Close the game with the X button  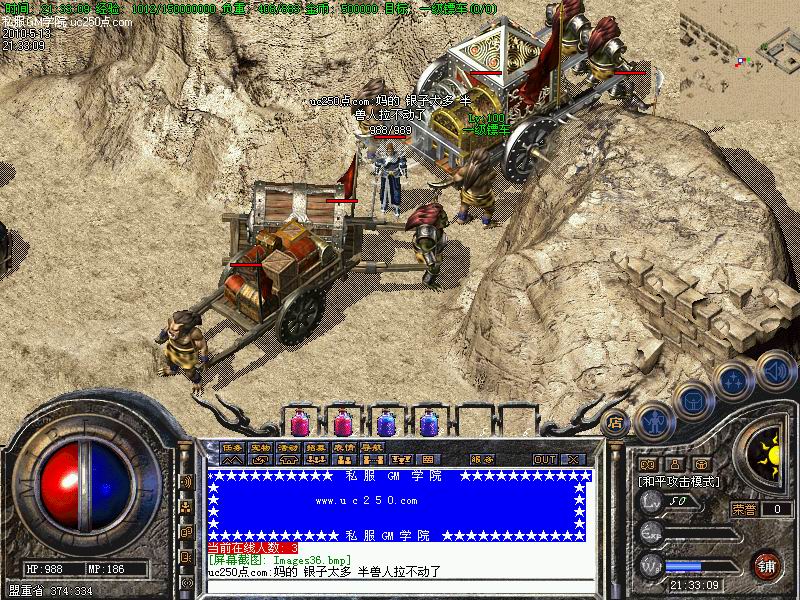[x=573, y=459]
